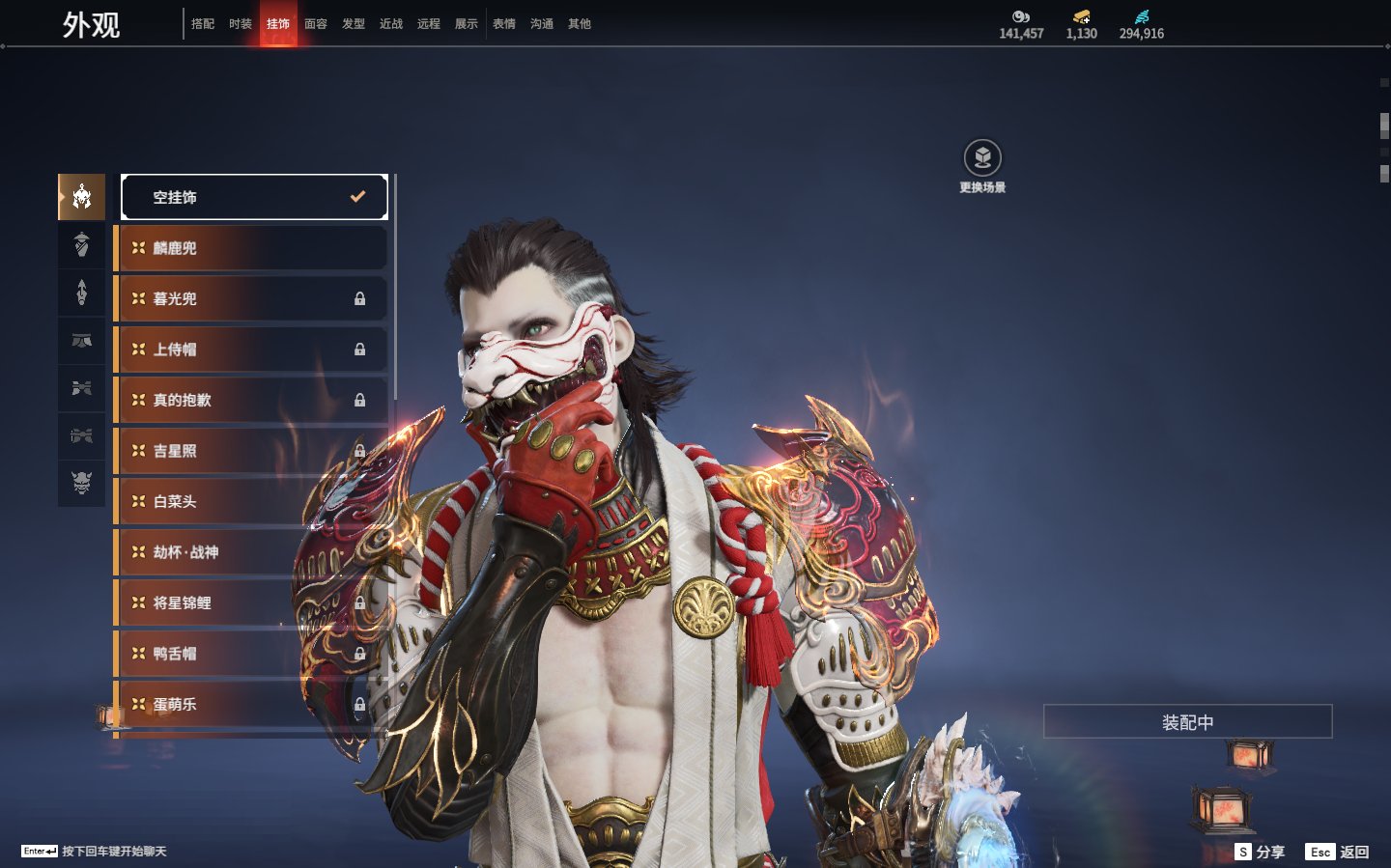Screen dimensions: 1391x868
Task: Select the helmet category icon
Action: click(82, 197)
